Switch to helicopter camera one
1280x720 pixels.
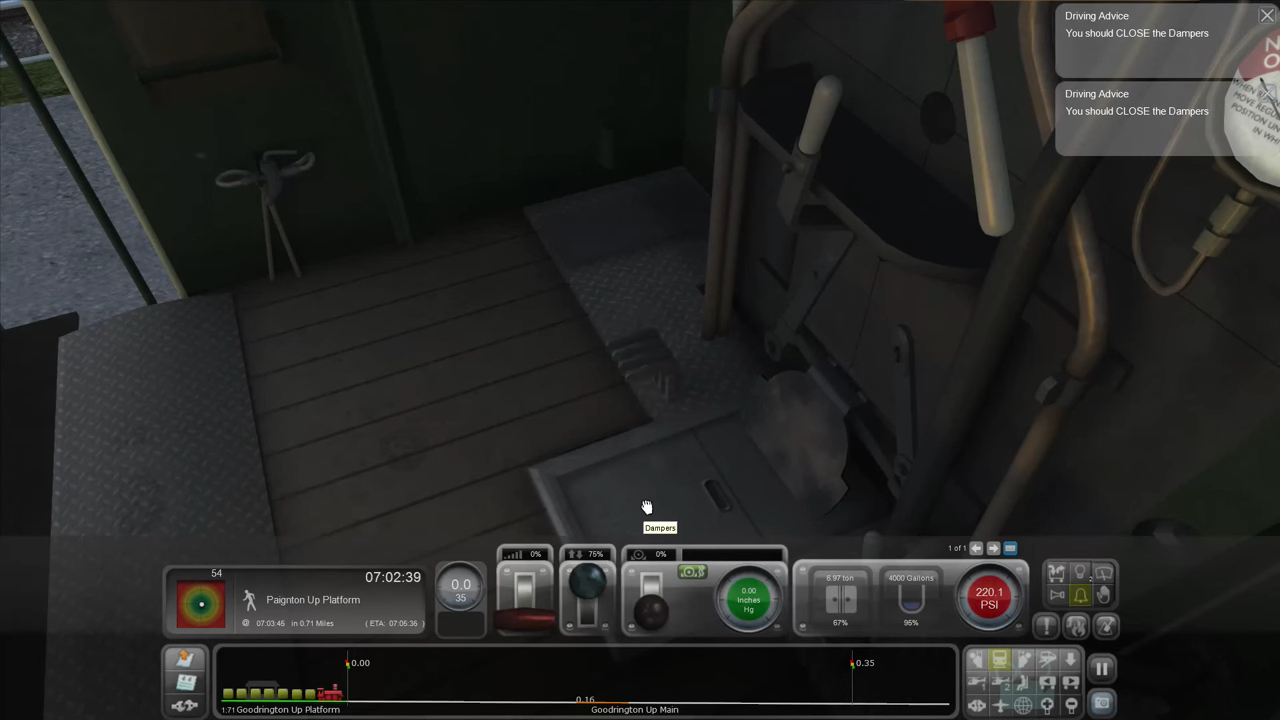[x=977, y=683]
